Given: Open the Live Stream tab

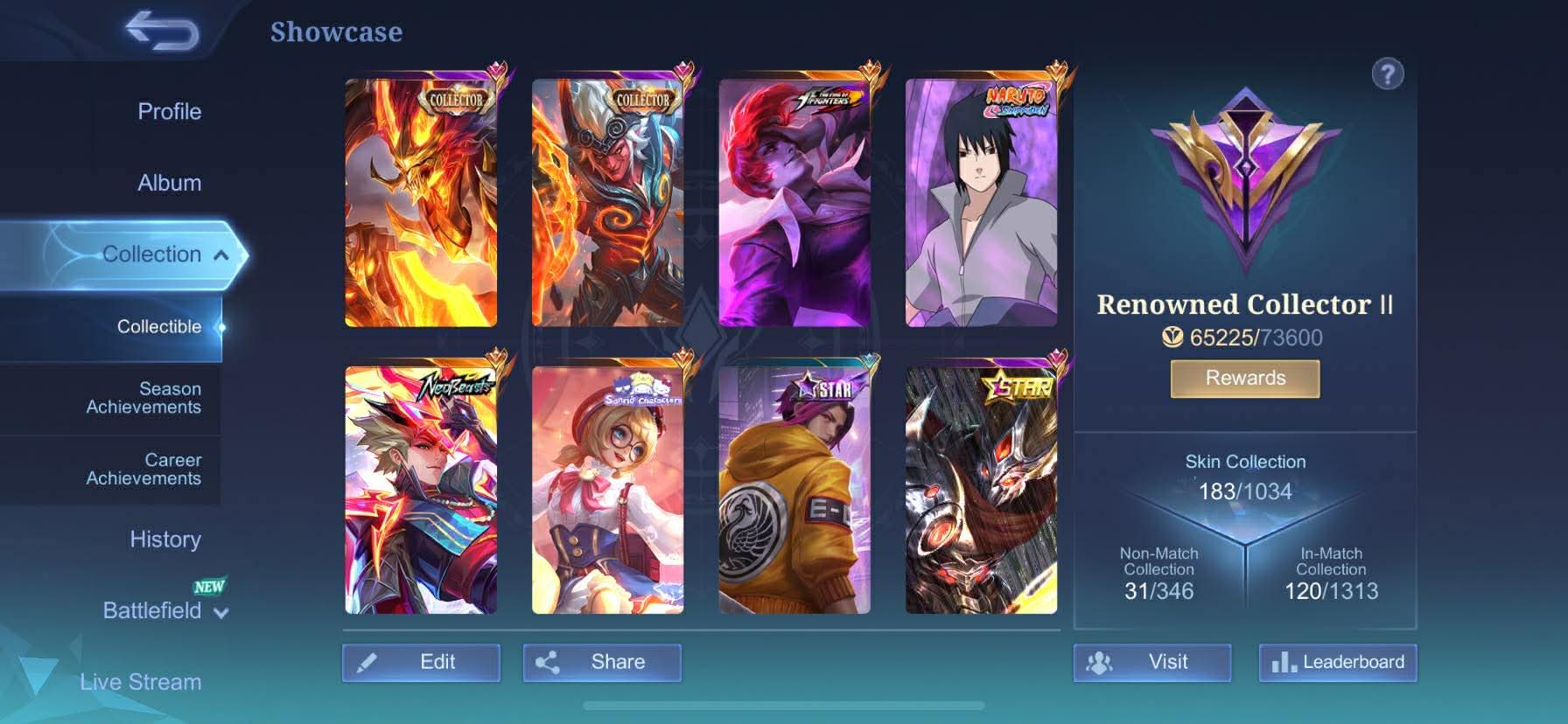Looking at the screenshot, I should pos(140,682).
